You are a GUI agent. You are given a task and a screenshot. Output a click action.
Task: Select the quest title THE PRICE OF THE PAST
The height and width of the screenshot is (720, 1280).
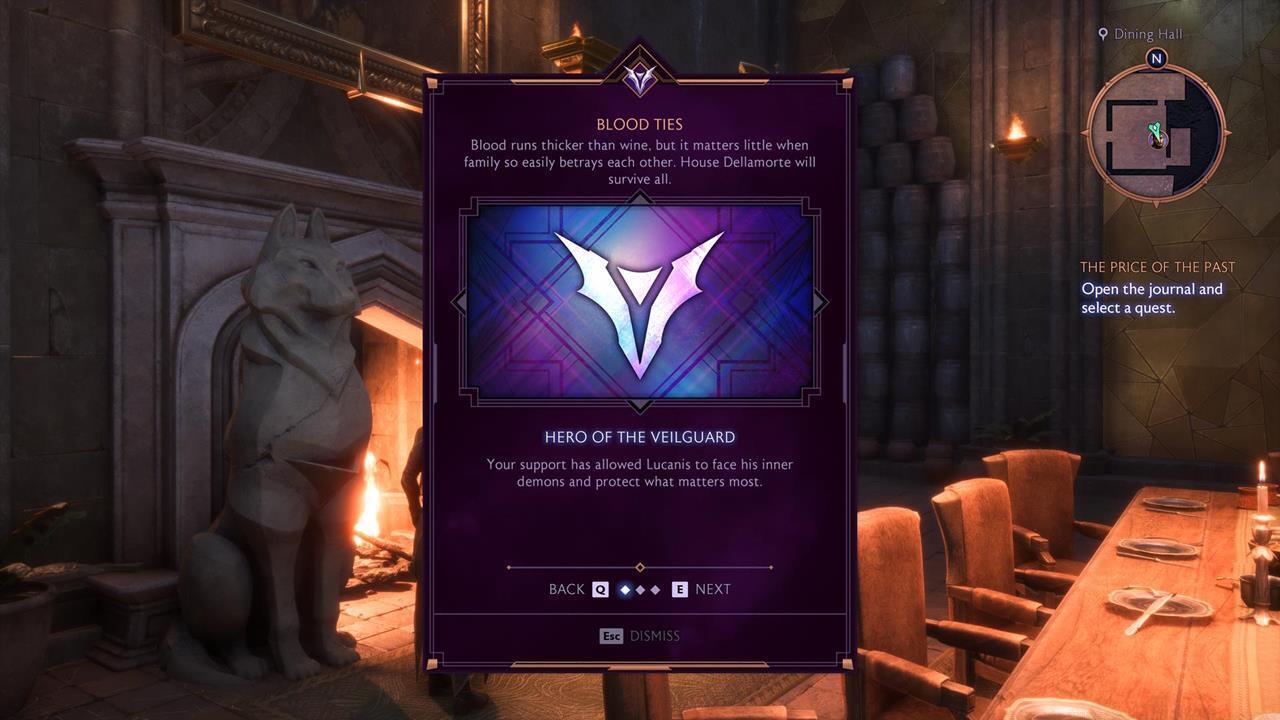pos(1158,266)
